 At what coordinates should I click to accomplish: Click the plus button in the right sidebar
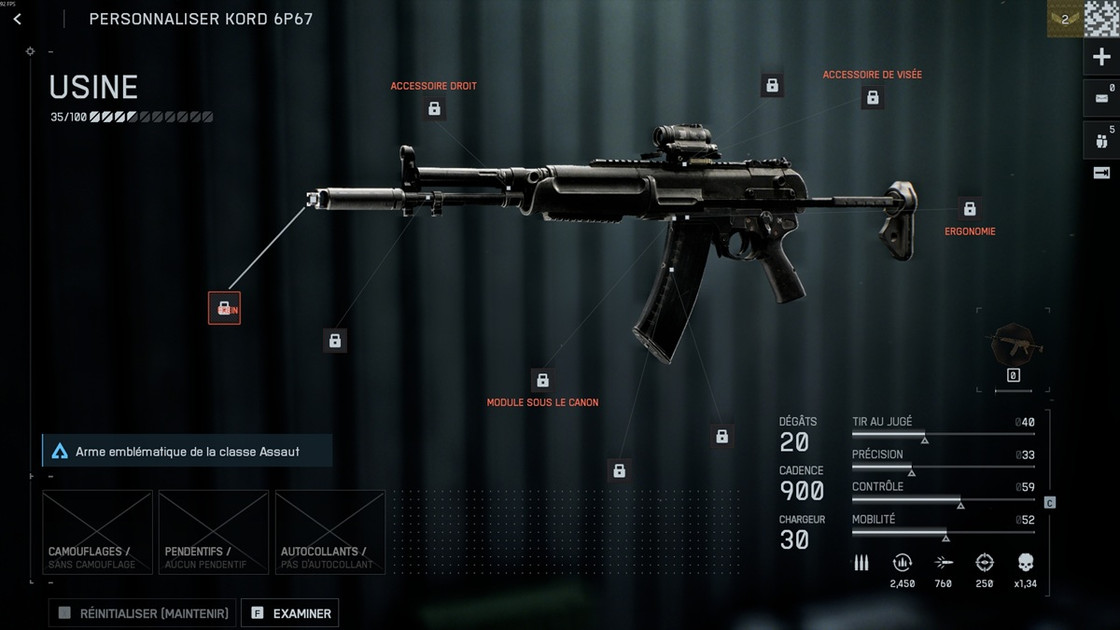[1101, 57]
